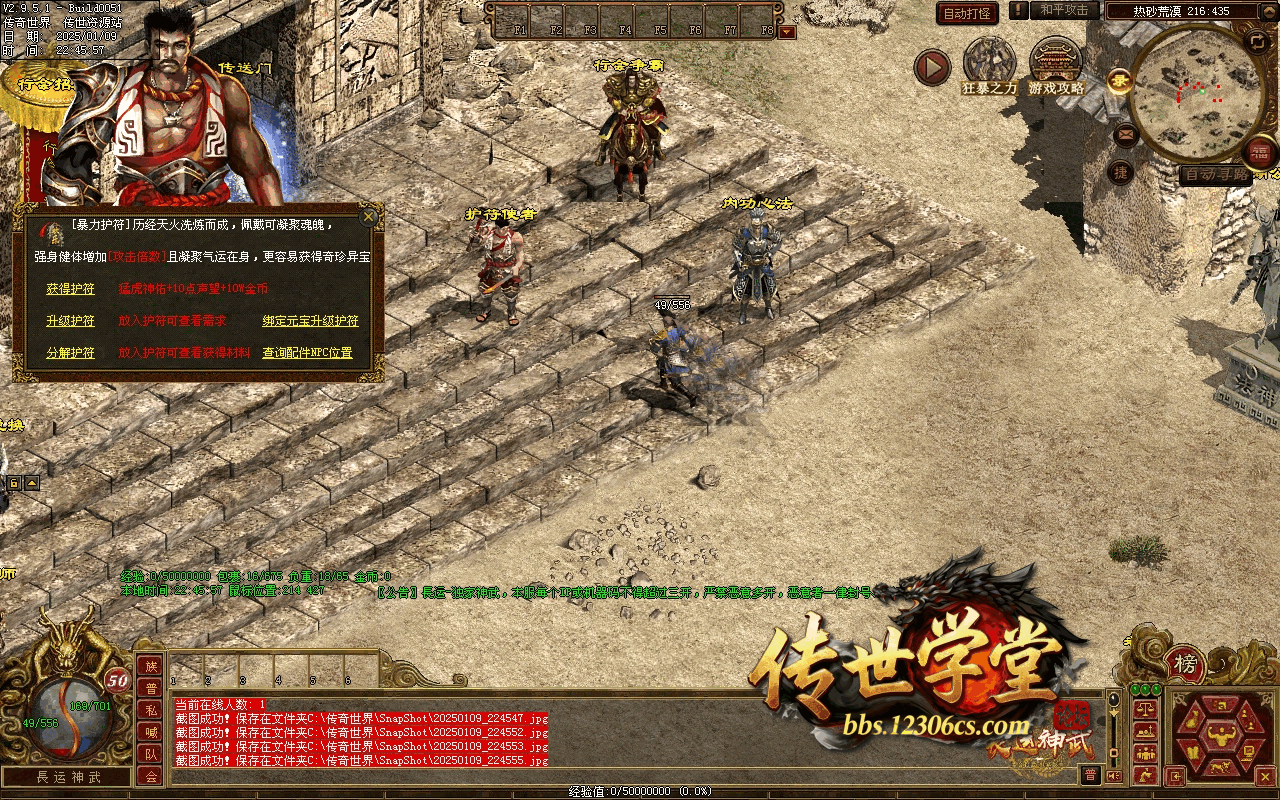
Task: Open the 榜 ranking button
Action: [1186, 664]
